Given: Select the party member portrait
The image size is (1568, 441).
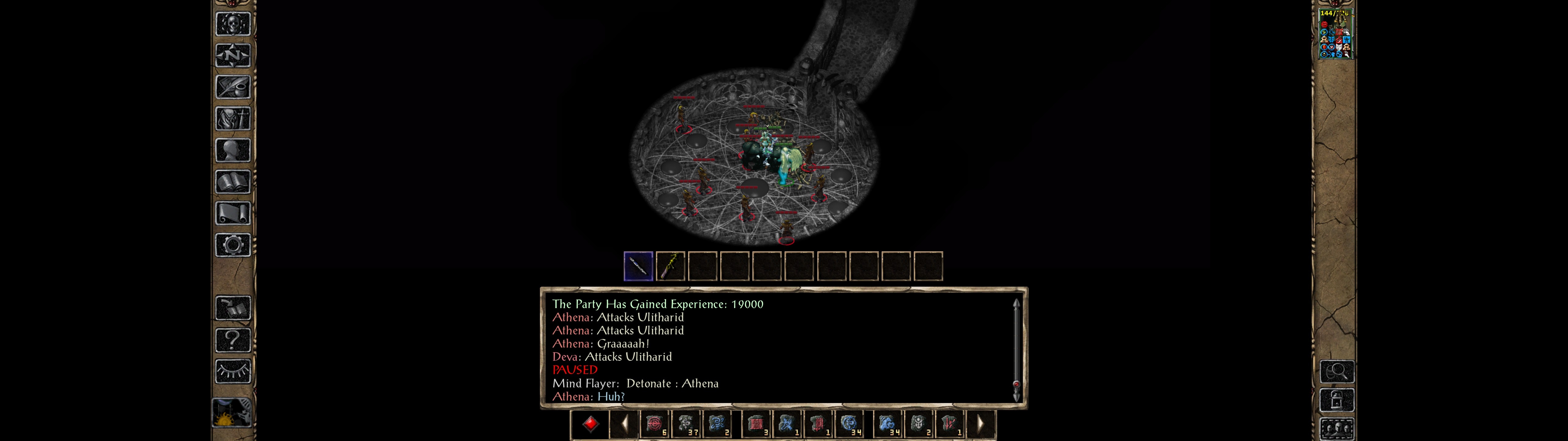Looking at the screenshot, I should tap(1334, 34).
